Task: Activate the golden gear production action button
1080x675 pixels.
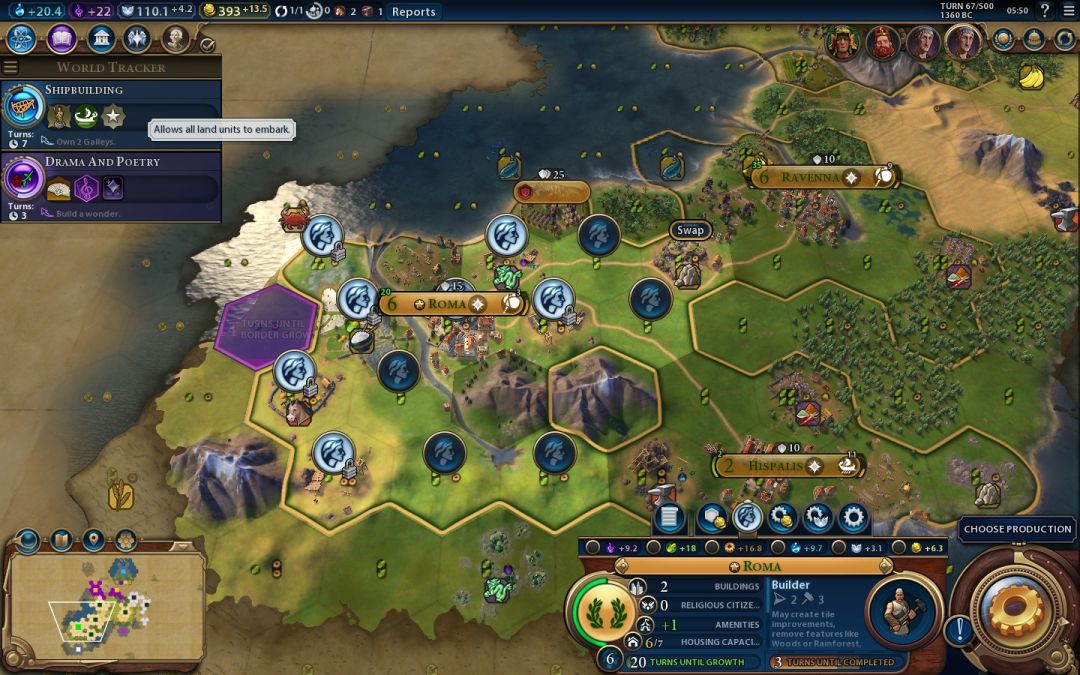Action: tap(1019, 608)
